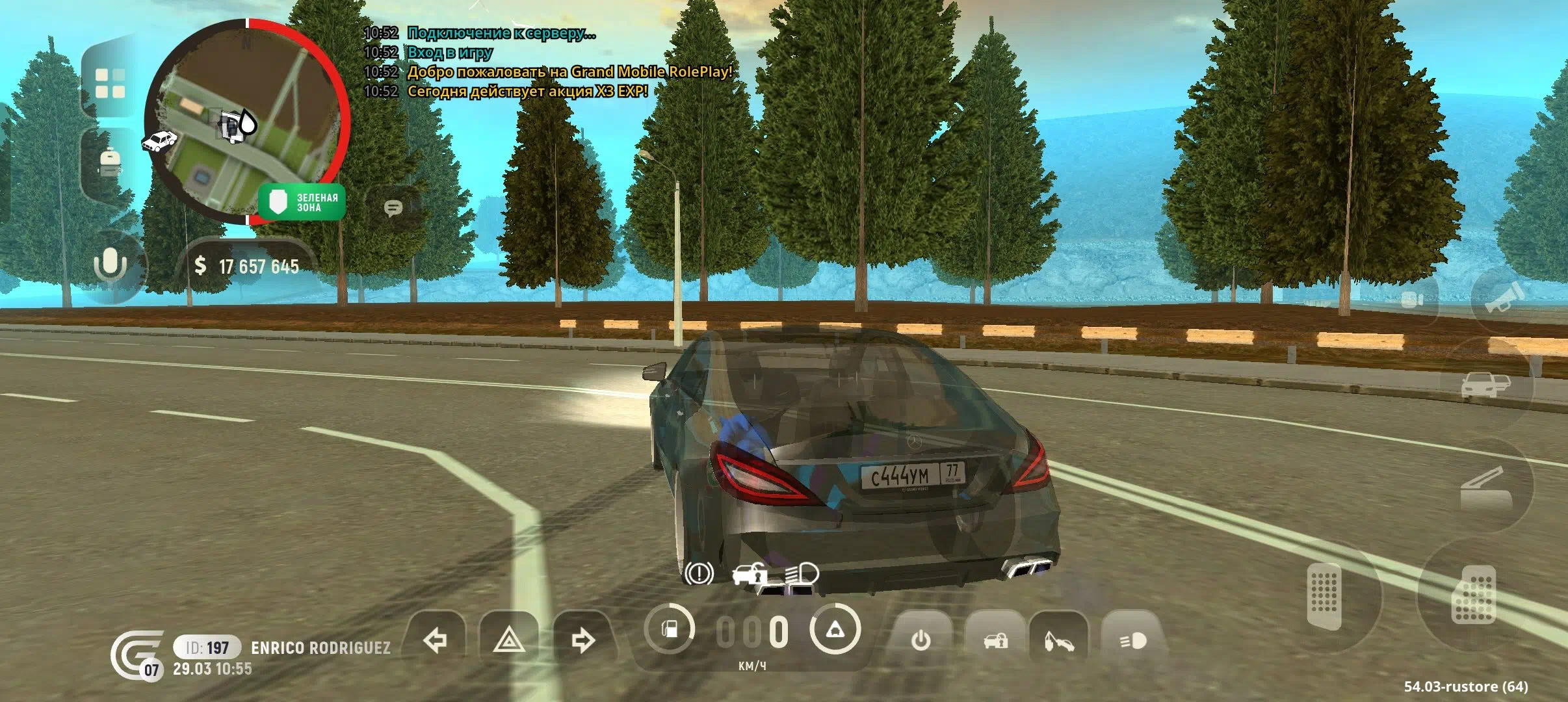Lock the car doors
This screenshot has width=1568, height=702.
pos(995,641)
